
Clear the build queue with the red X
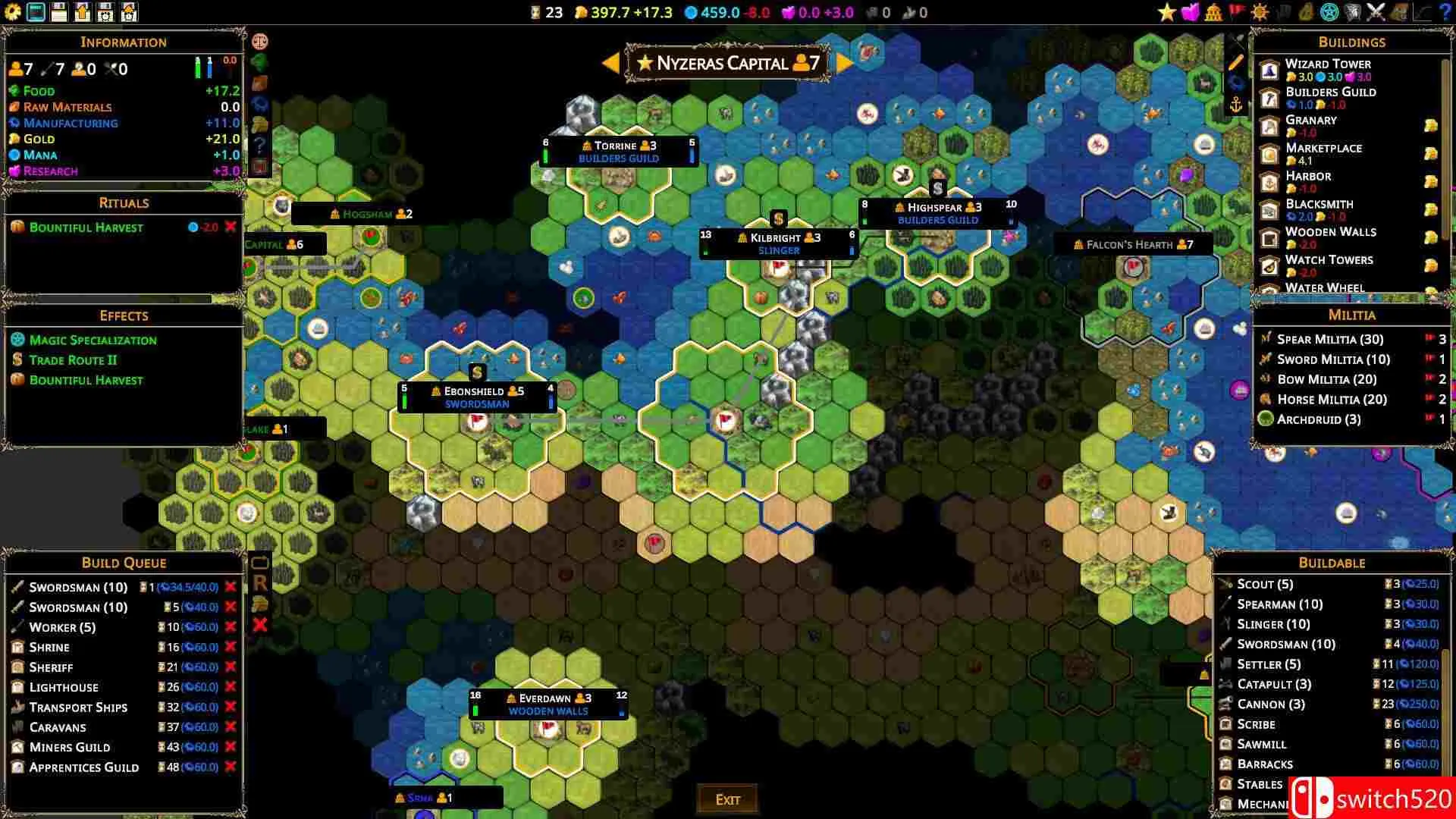pos(260,625)
